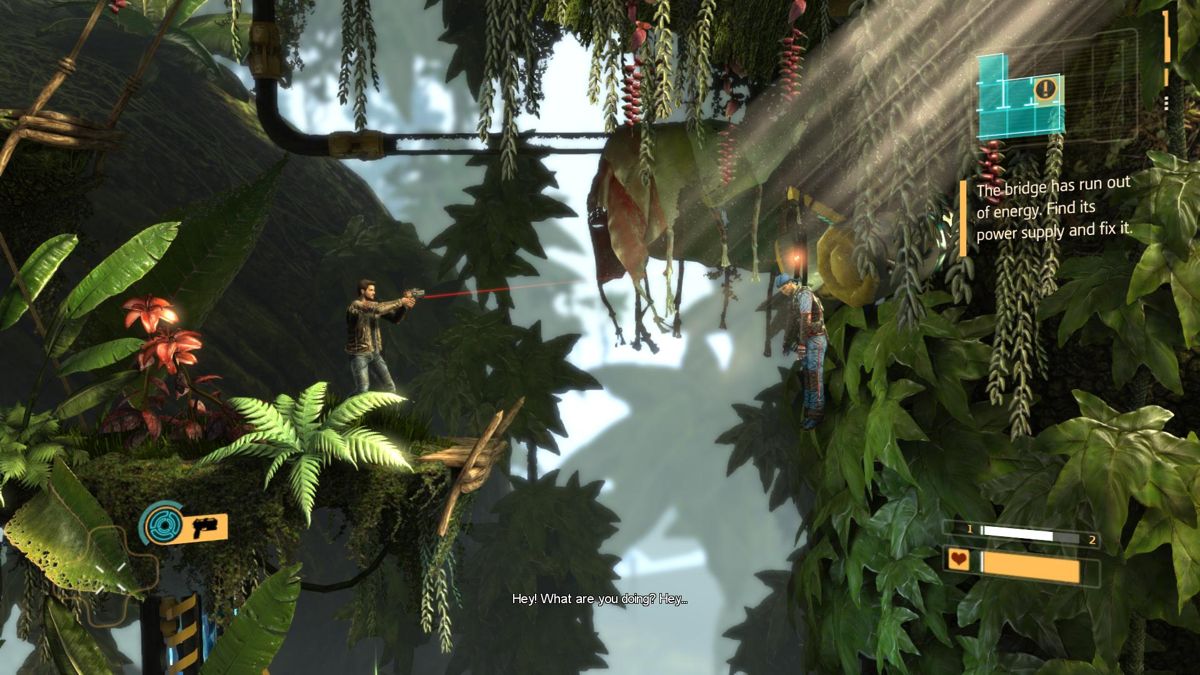
Task: Click the circular blue scanner icon
Action: point(160,523)
